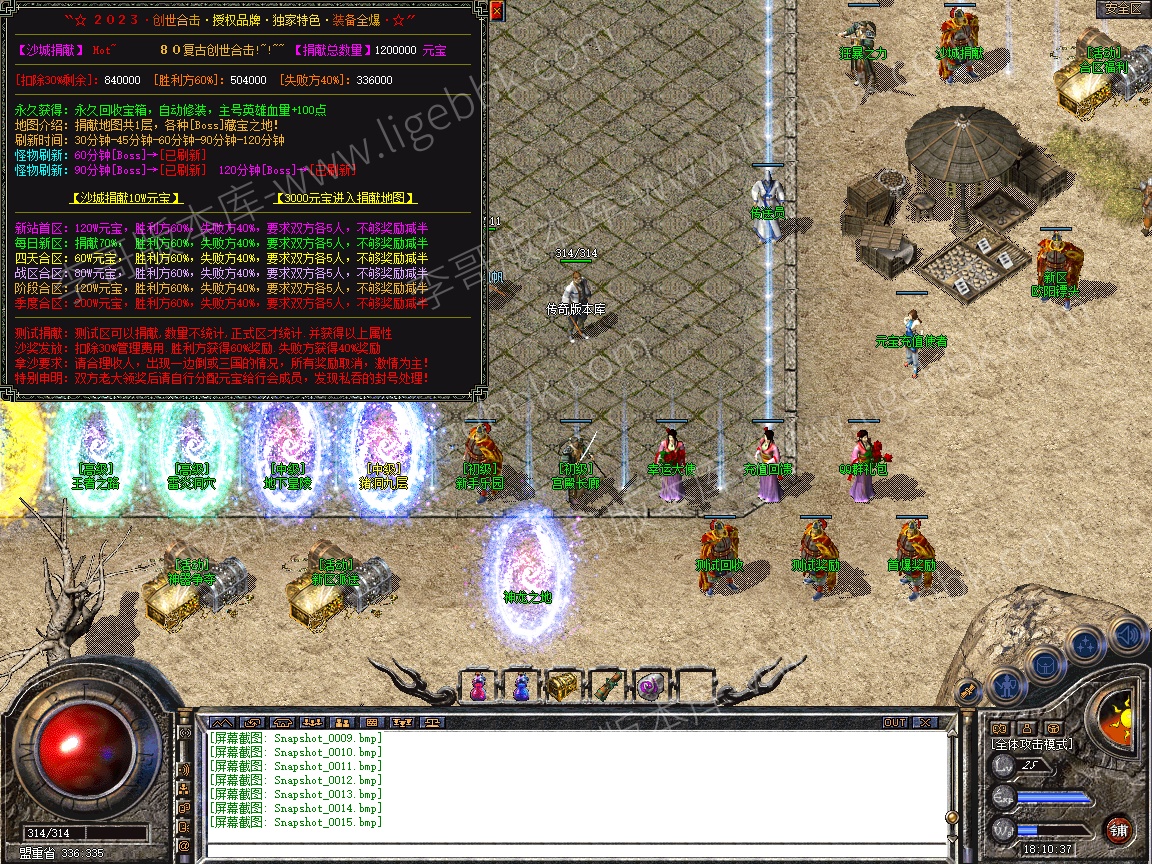The height and width of the screenshot is (864, 1152).
Task: Use the blue potion in the quick belt
Action: pyautogui.click(x=520, y=687)
